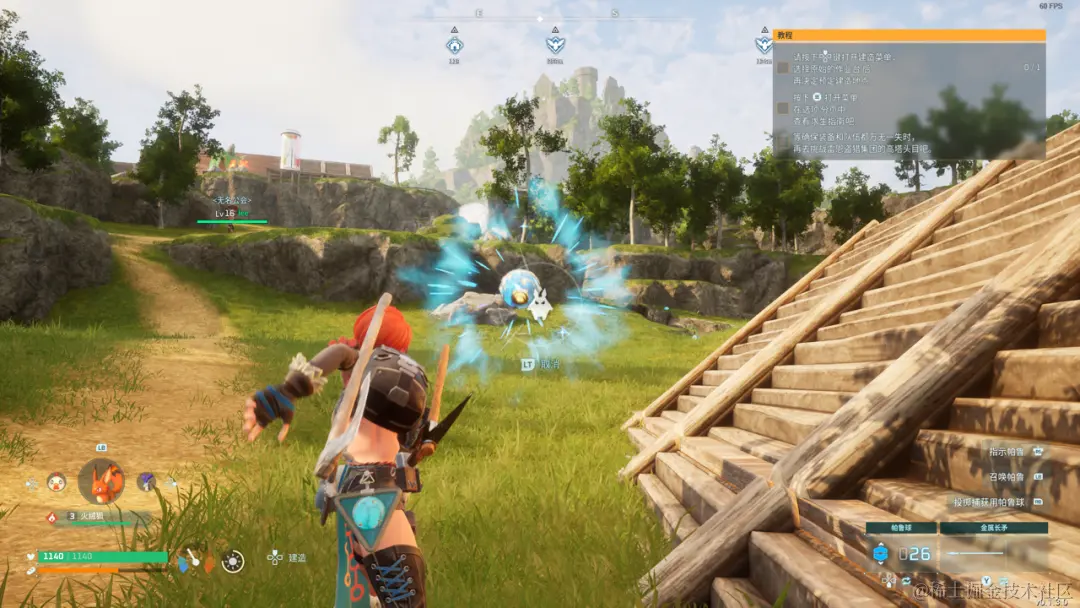This screenshot has width=1080, height=608.
Task: Click the leftmost compass base marker
Action: (x=454, y=45)
